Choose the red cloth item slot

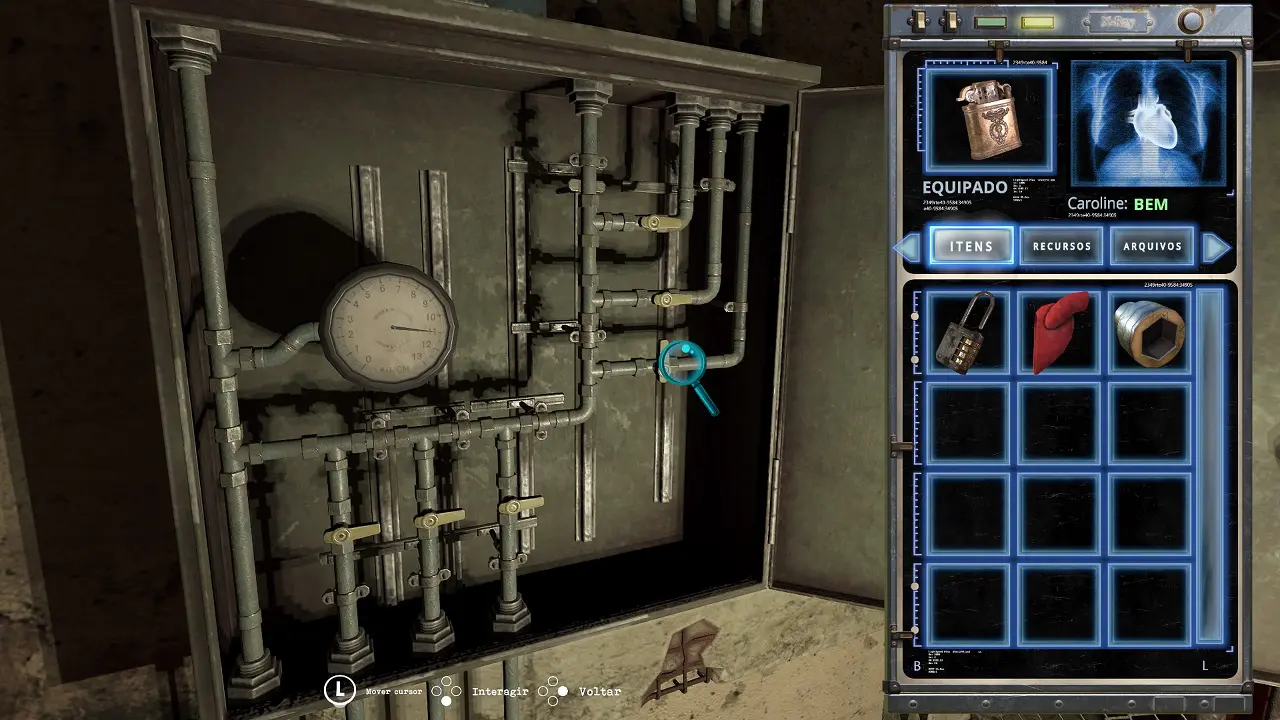point(1059,333)
